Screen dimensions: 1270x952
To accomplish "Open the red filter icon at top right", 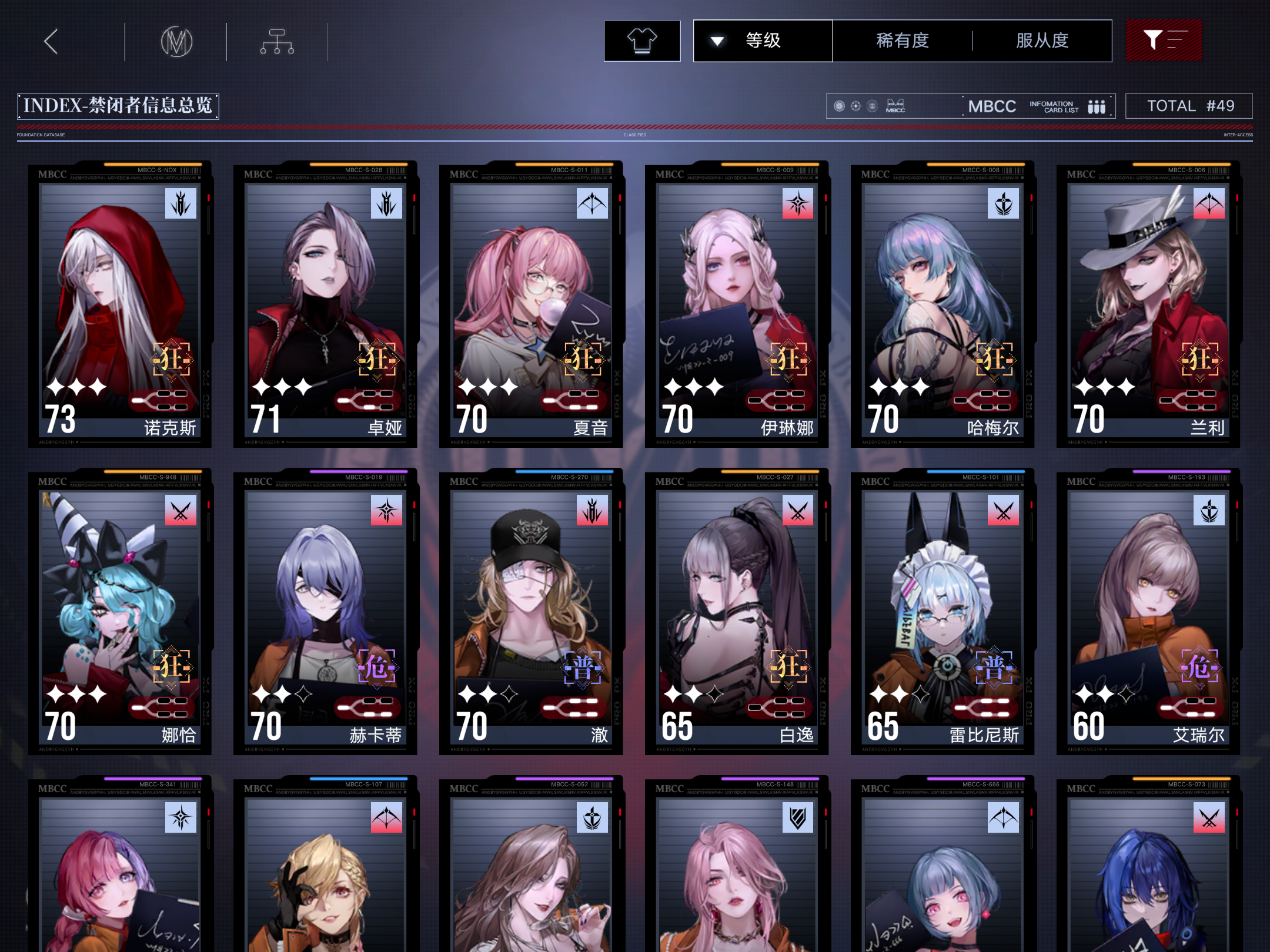I will [x=1164, y=40].
